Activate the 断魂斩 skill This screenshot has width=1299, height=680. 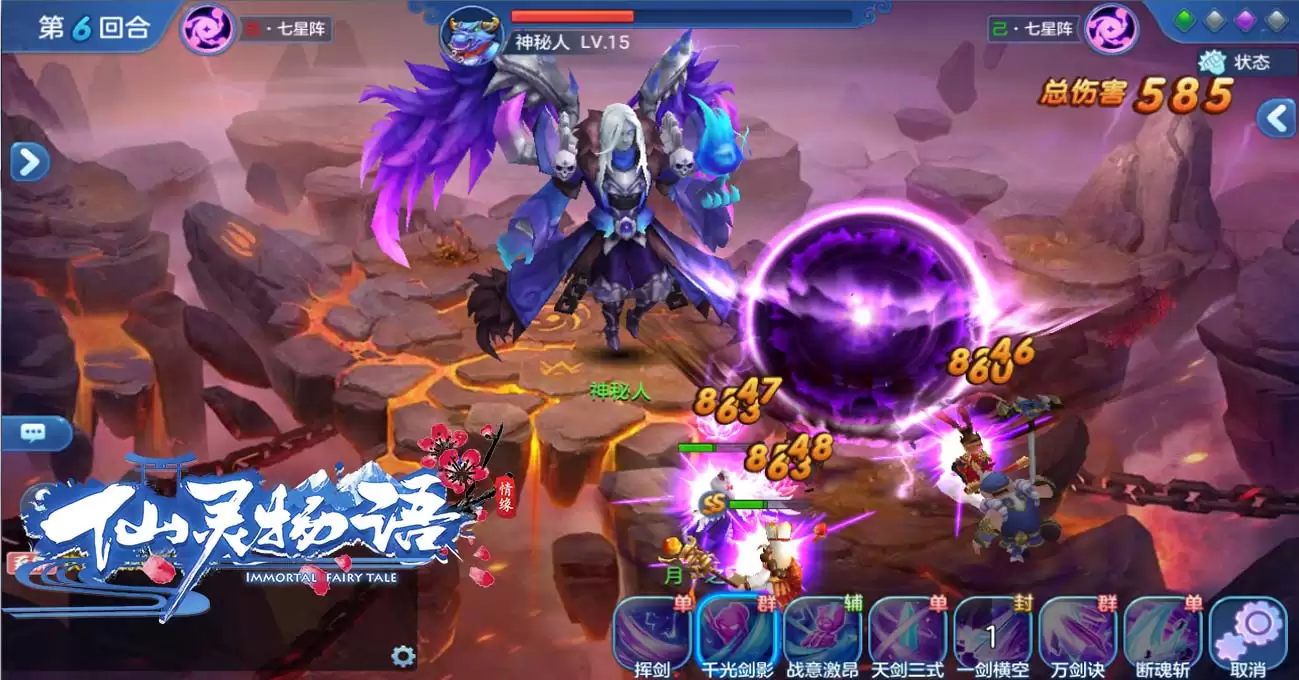[1162, 634]
